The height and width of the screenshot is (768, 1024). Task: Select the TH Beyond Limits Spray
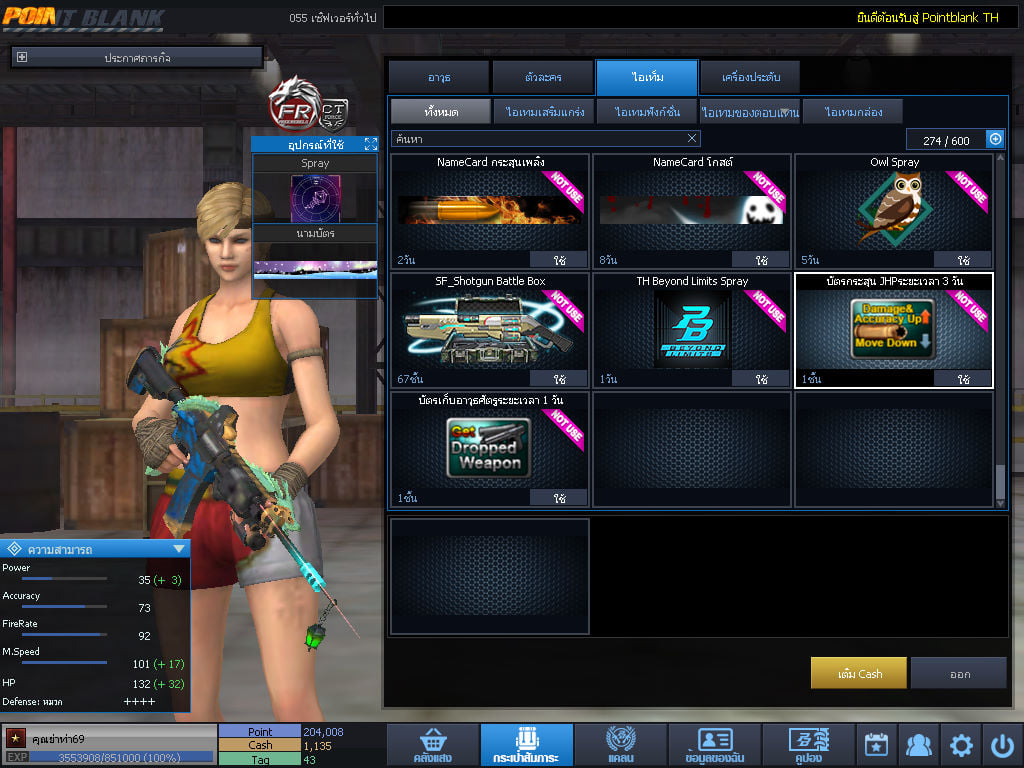tap(691, 330)
